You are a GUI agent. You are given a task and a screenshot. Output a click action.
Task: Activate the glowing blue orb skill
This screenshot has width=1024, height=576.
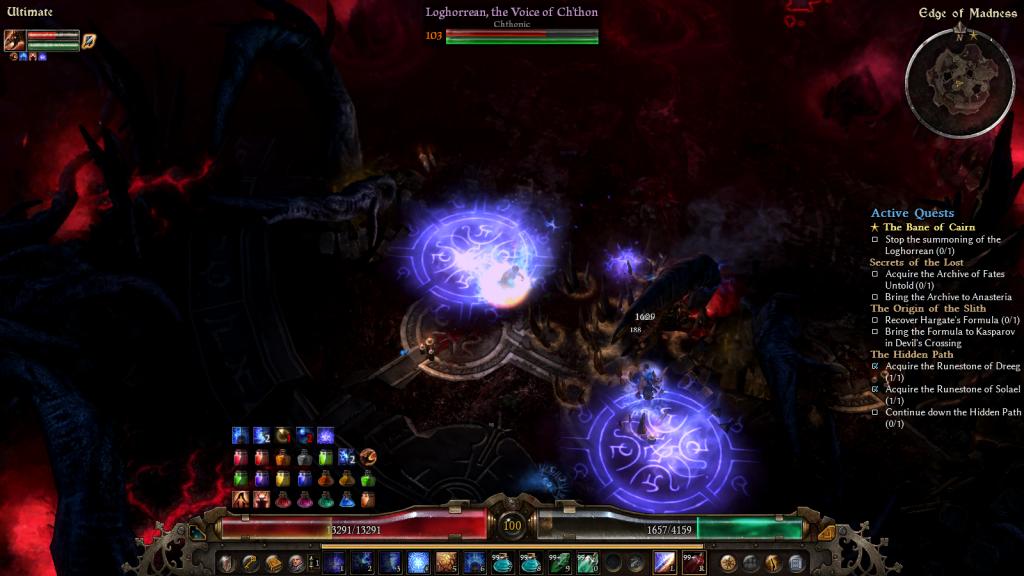click(x=418, y=563)
